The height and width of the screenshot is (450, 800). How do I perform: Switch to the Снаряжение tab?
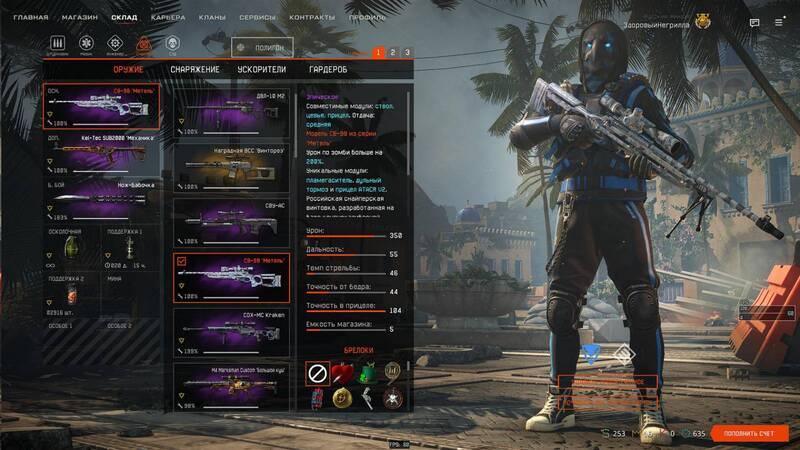coord(195,69)
